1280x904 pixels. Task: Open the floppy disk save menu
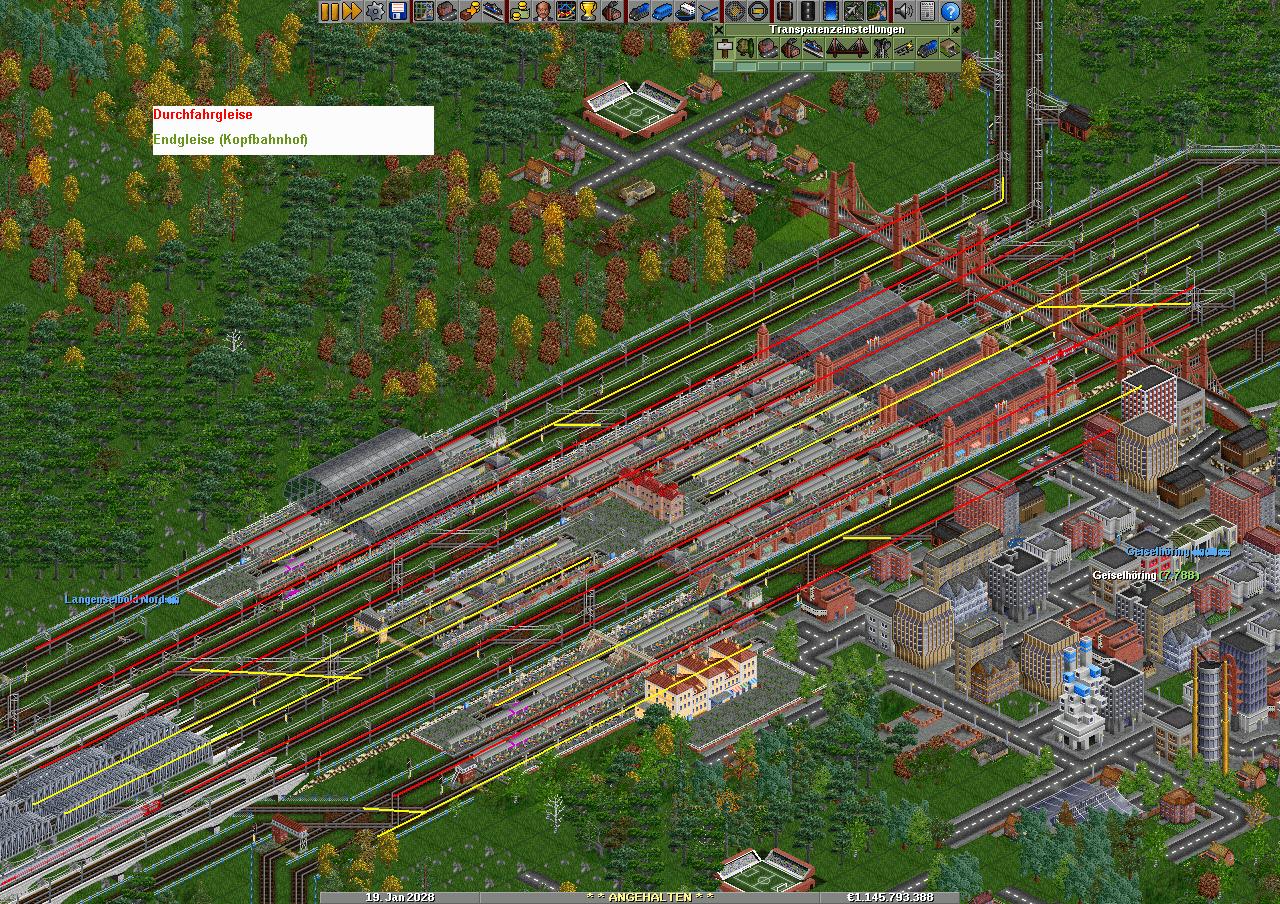click(397, 11)
